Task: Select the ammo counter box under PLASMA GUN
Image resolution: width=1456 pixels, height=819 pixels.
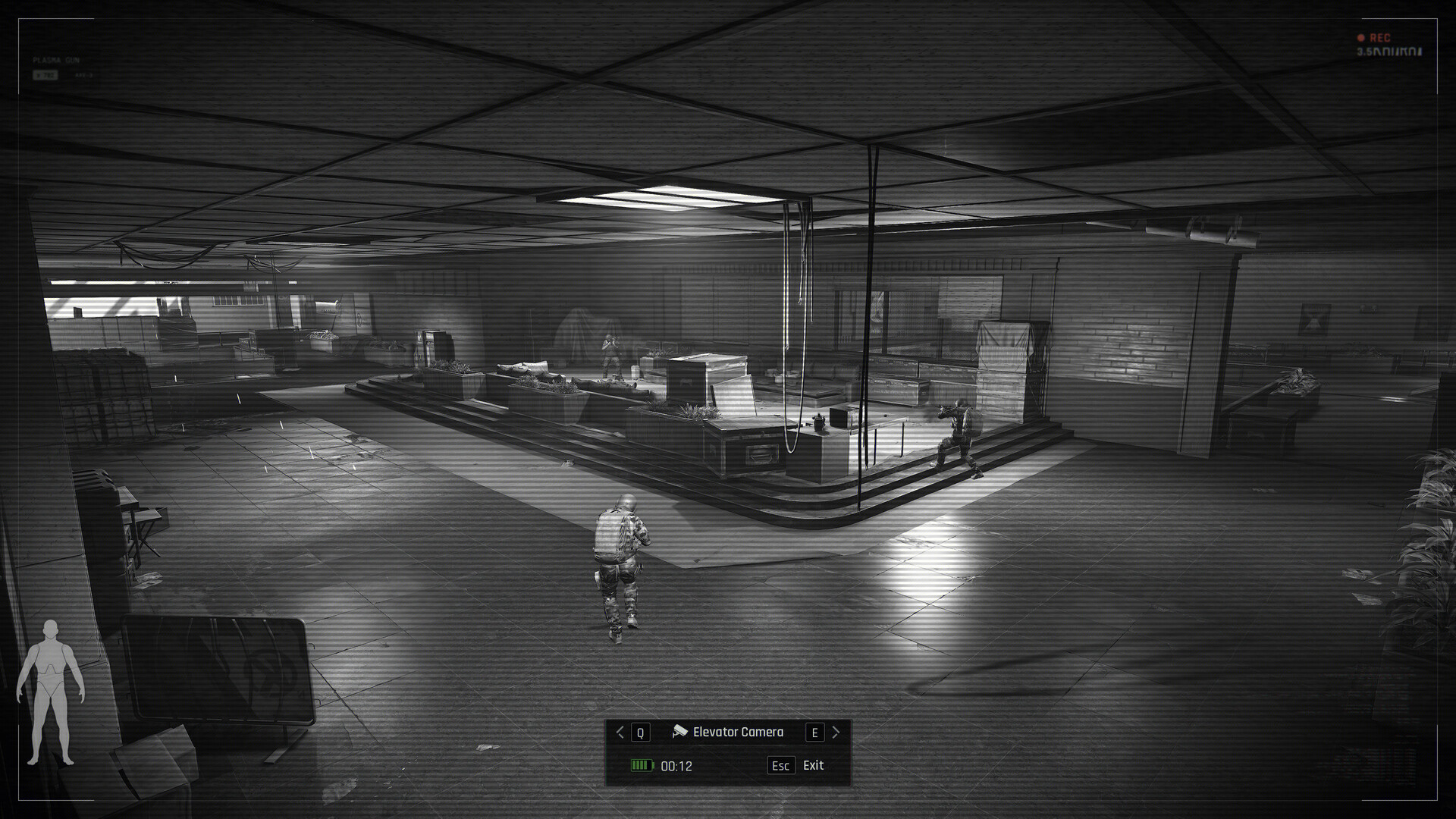Action: point(45,74)
